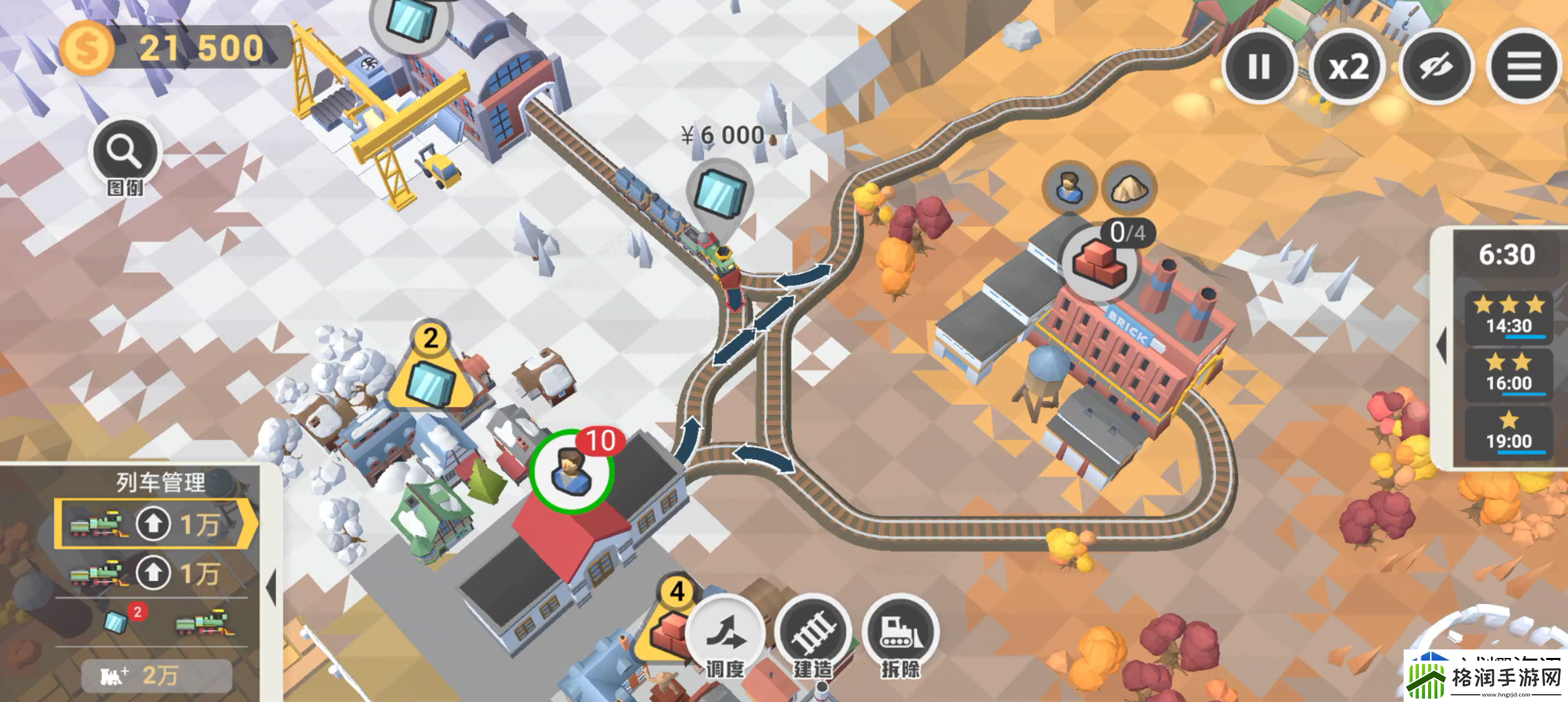Screen dimensions: 1568x702
Task: Pause the game
Action: tap(1259, 66)
